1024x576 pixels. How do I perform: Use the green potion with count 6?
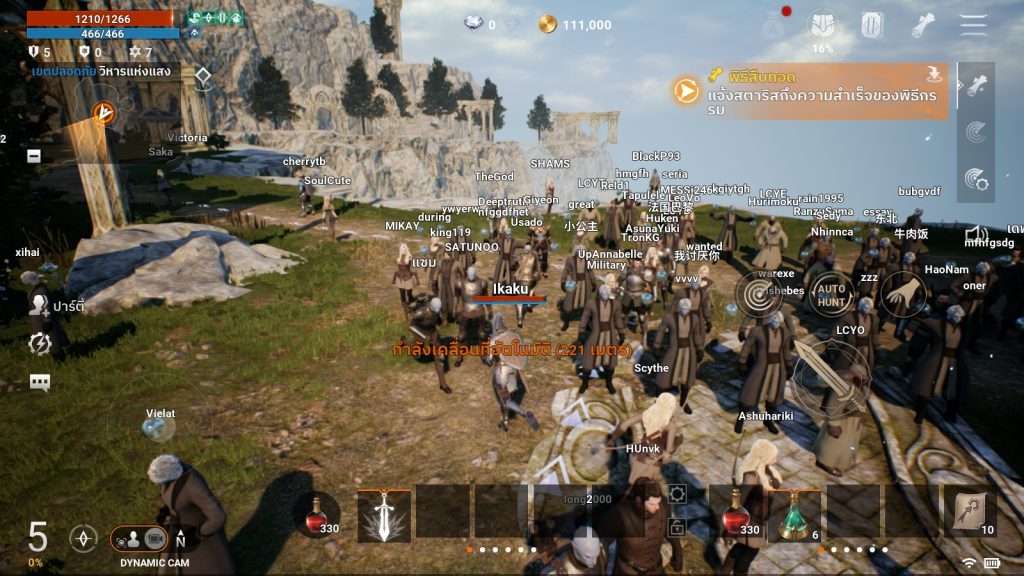pyautogui.click(x=796, y=514)
